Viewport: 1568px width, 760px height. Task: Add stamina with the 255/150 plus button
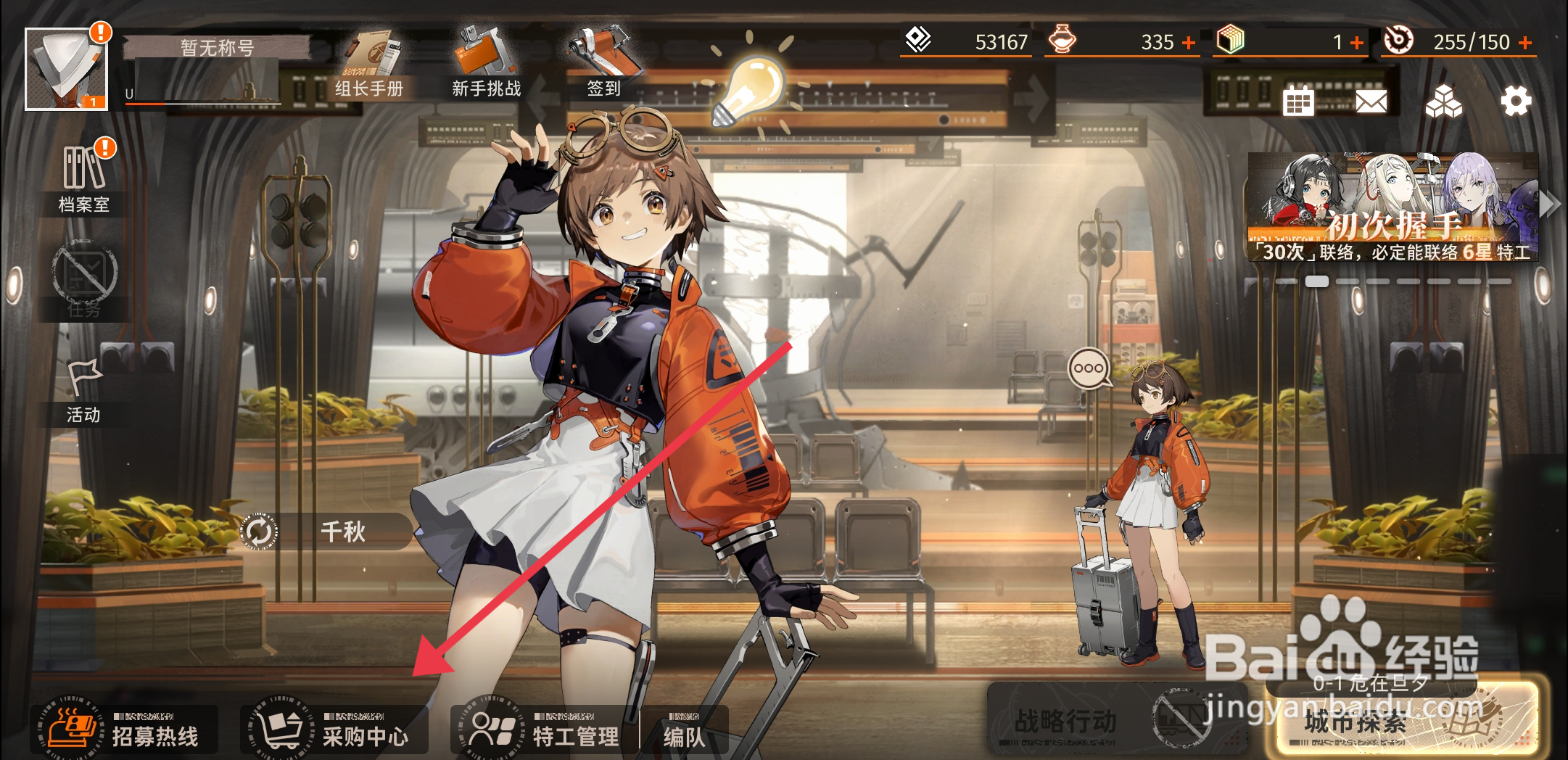1526,43
